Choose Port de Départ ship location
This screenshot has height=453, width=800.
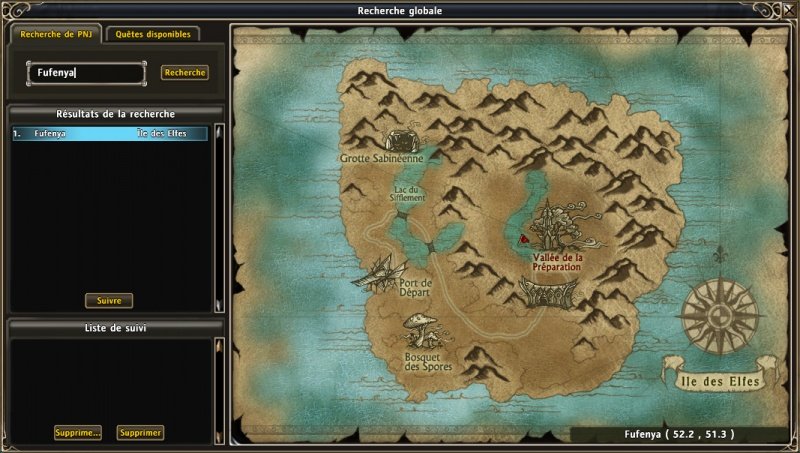(x=380, y=270)
